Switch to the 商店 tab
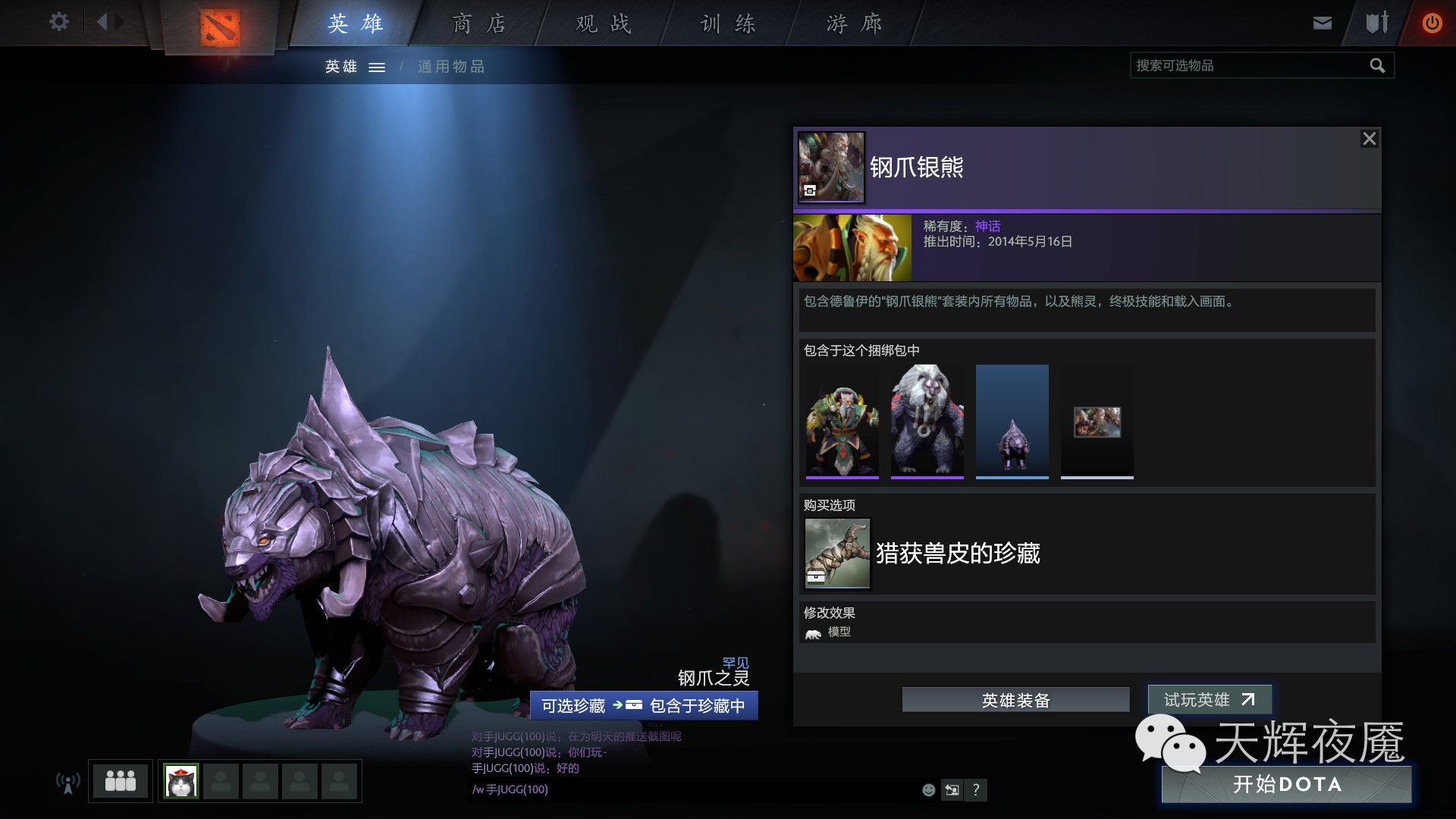Viewport: 1456px width, 819px height. coord(478,23)
